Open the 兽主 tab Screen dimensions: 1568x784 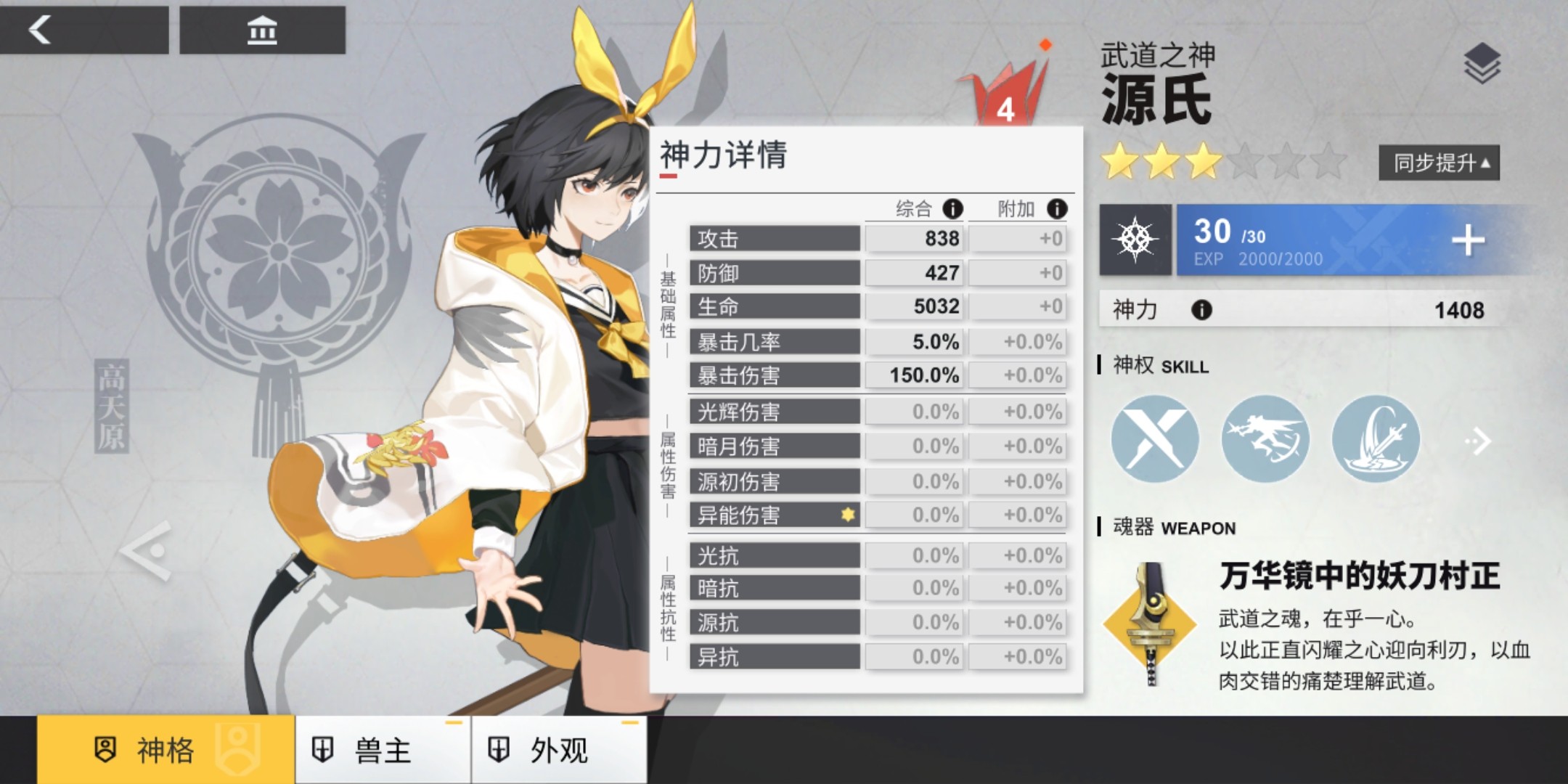pos(383,750)
